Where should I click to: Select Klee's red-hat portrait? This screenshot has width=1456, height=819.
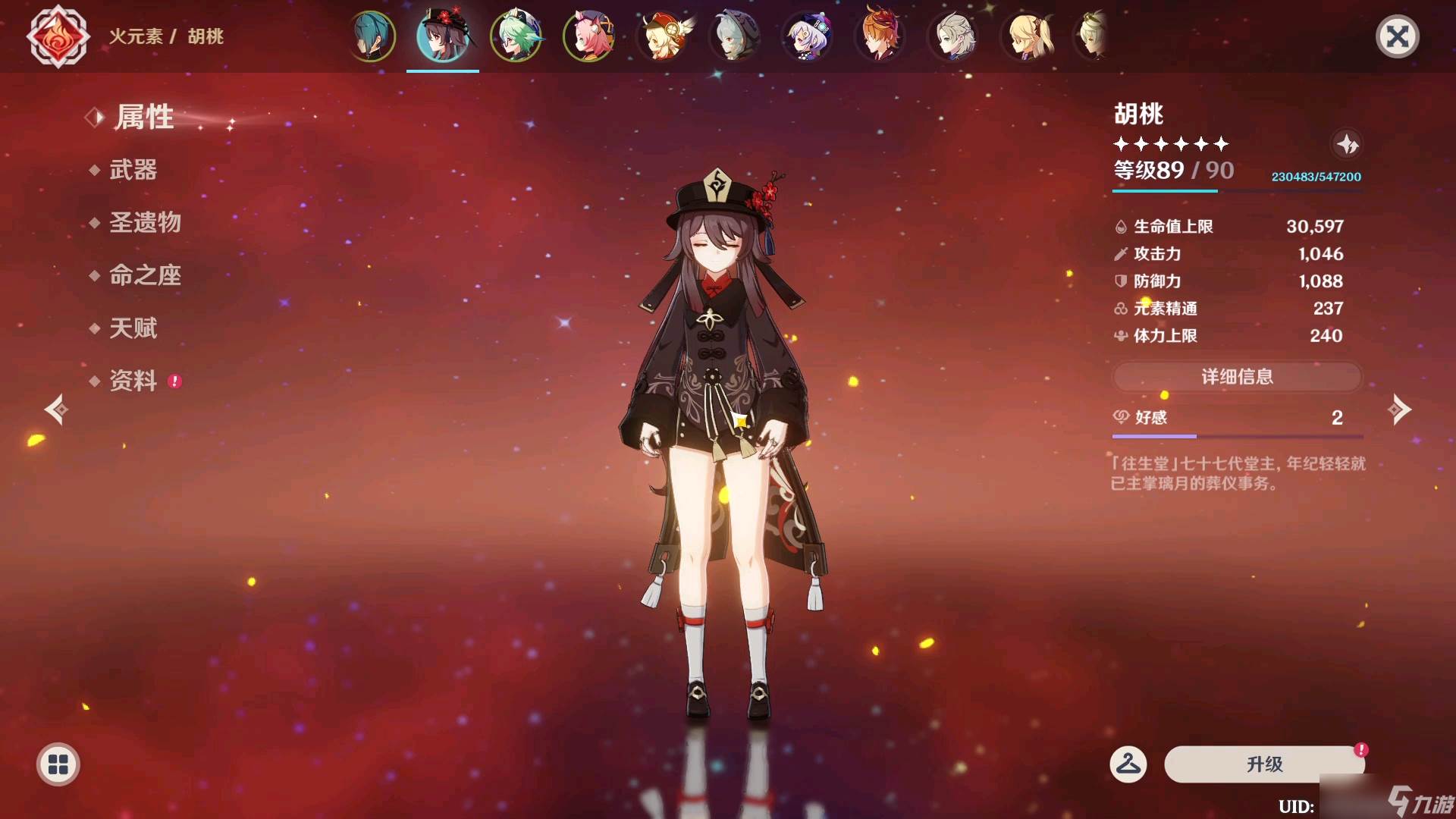click(663, 36)
